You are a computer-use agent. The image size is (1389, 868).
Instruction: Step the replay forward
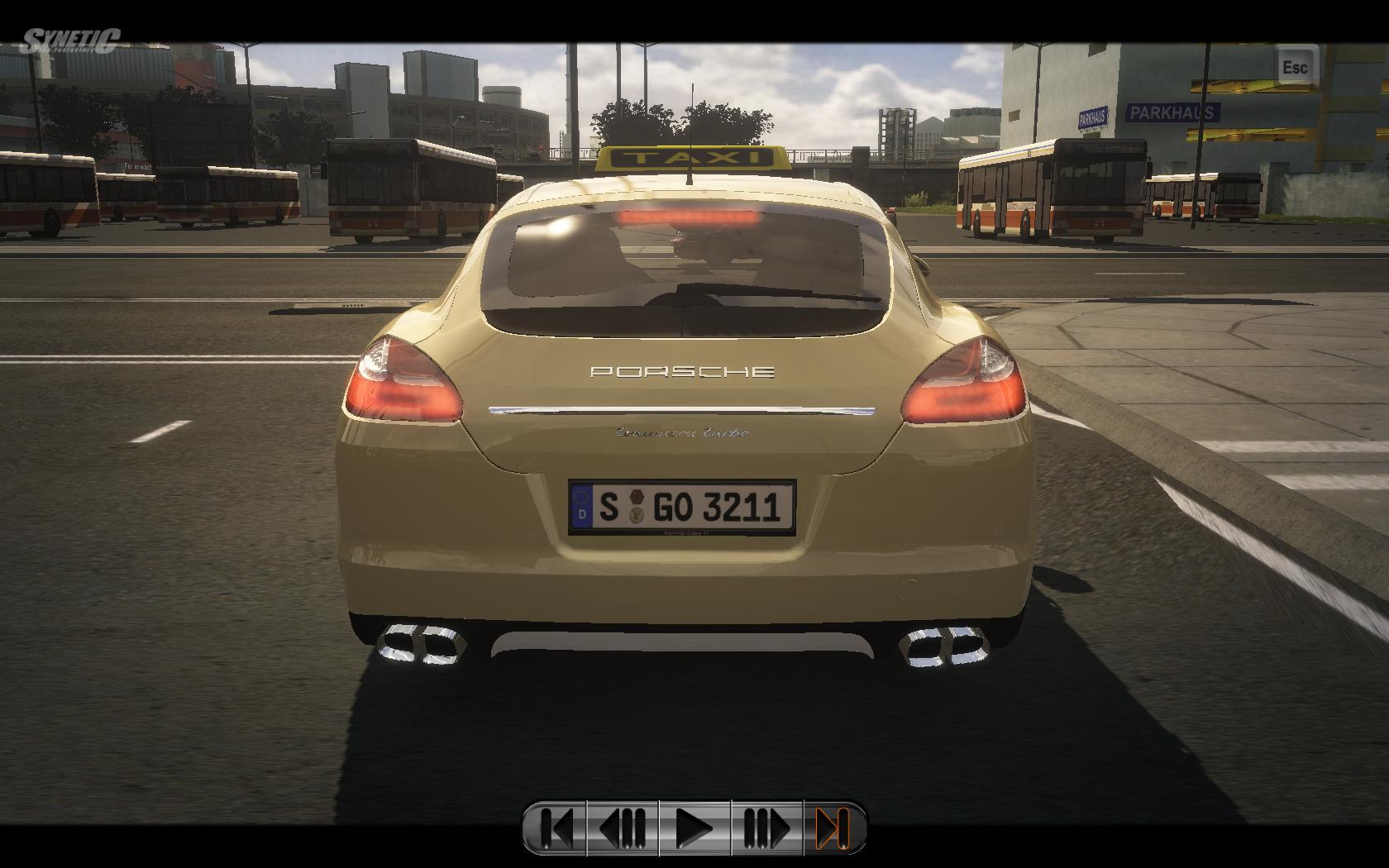766,827
